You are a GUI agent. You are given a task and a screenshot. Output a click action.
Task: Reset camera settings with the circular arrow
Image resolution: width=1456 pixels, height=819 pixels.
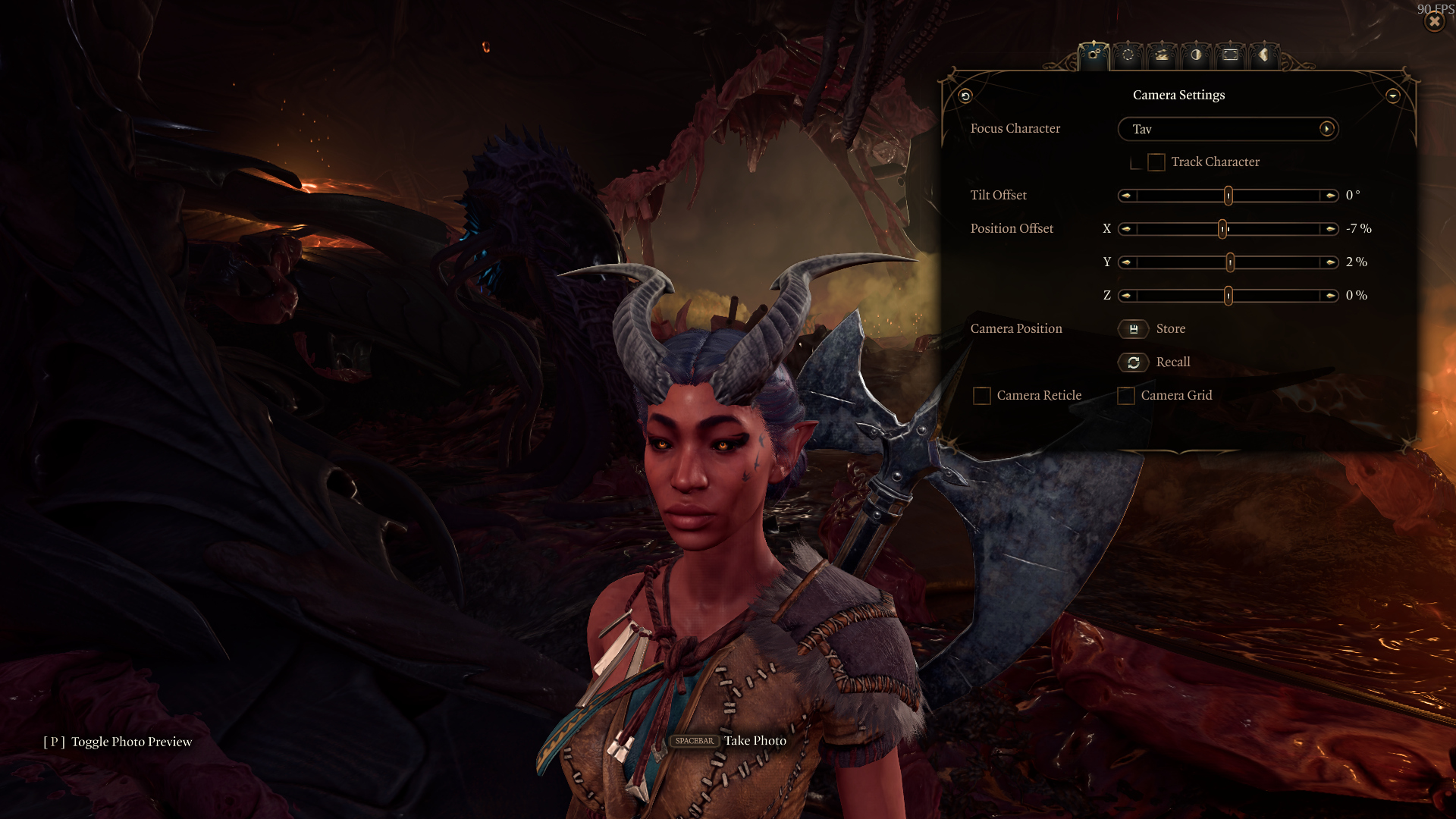coord(965,96)
